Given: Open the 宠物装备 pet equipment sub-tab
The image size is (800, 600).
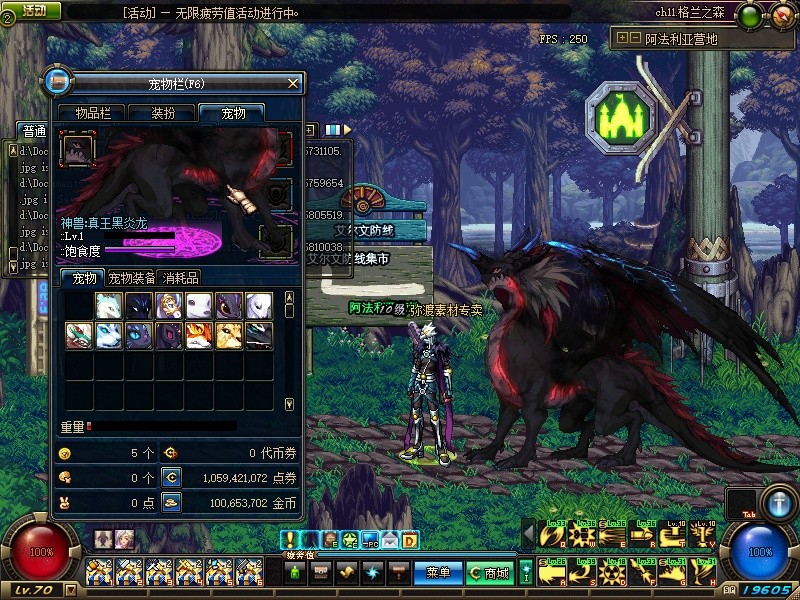Looking at the screenshot, I should (x=131, y=278).
